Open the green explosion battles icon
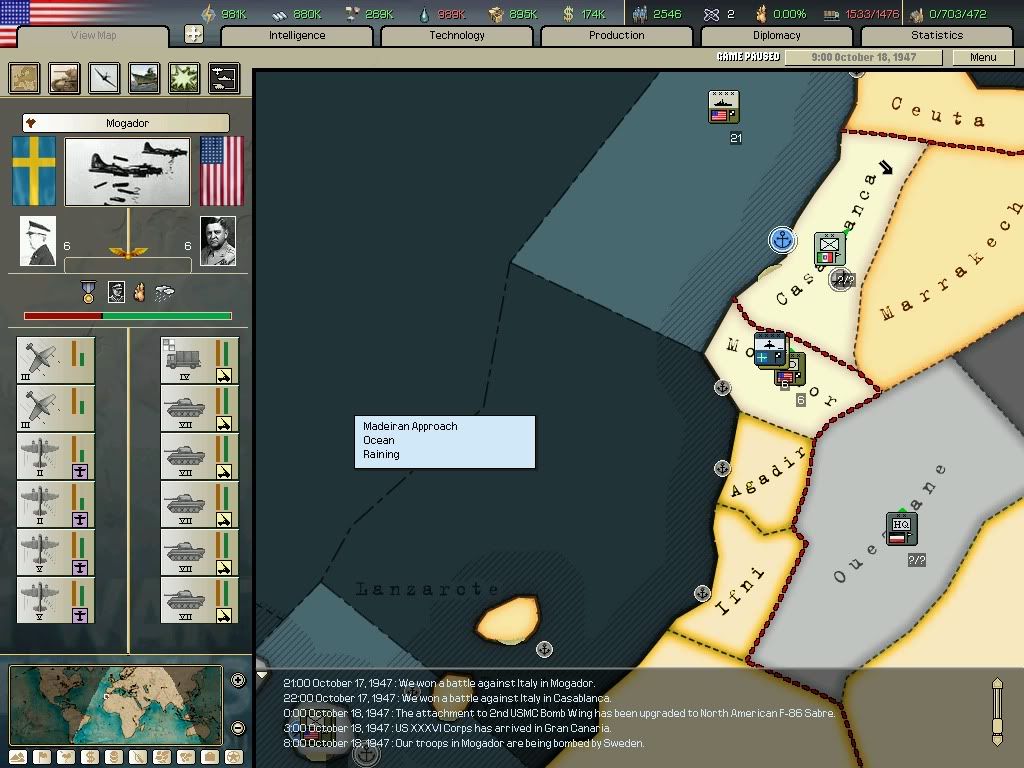Screen dimensions: 1024x768 click(184, 78)
